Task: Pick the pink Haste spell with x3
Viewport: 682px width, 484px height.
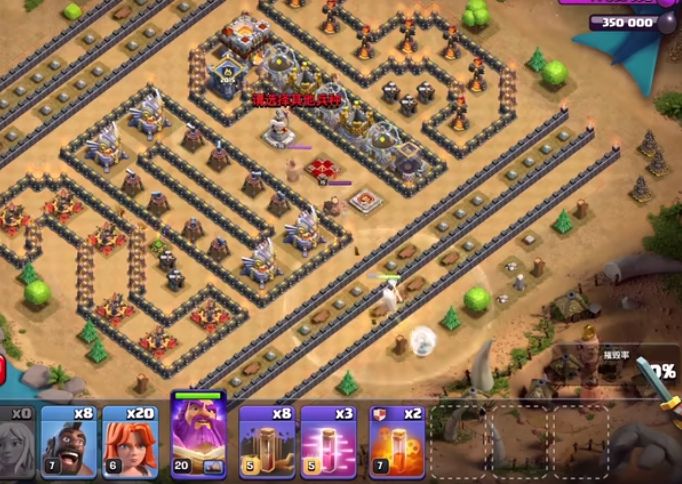Action: pyautogui.click(x=330, y=440)
